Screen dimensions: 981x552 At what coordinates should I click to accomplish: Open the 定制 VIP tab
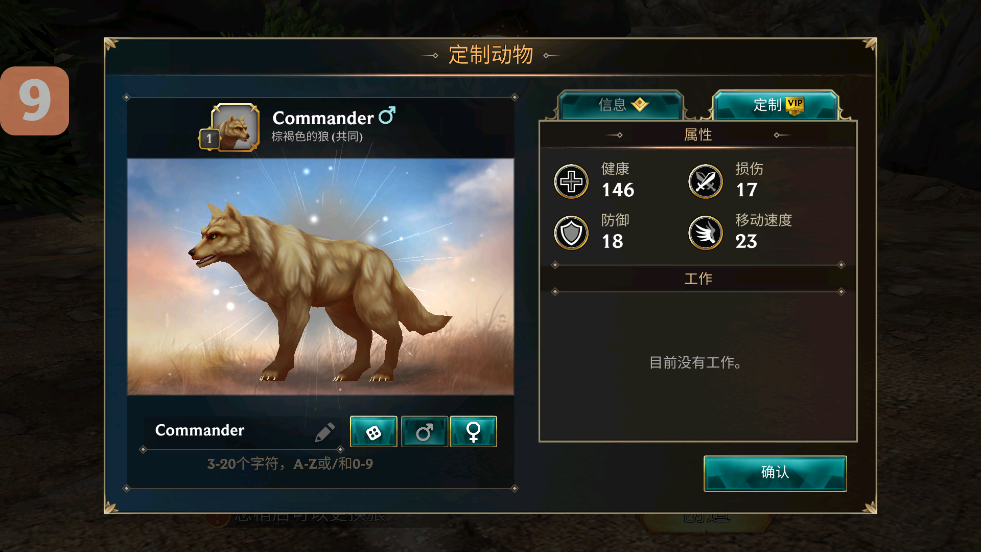click(x=776, y=105)
